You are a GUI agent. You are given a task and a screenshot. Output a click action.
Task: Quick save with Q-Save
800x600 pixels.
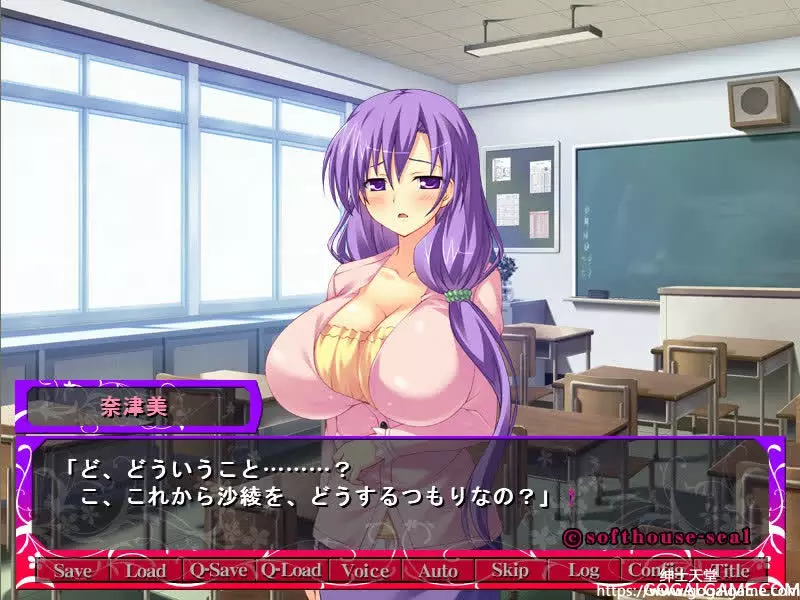(218, 571)
